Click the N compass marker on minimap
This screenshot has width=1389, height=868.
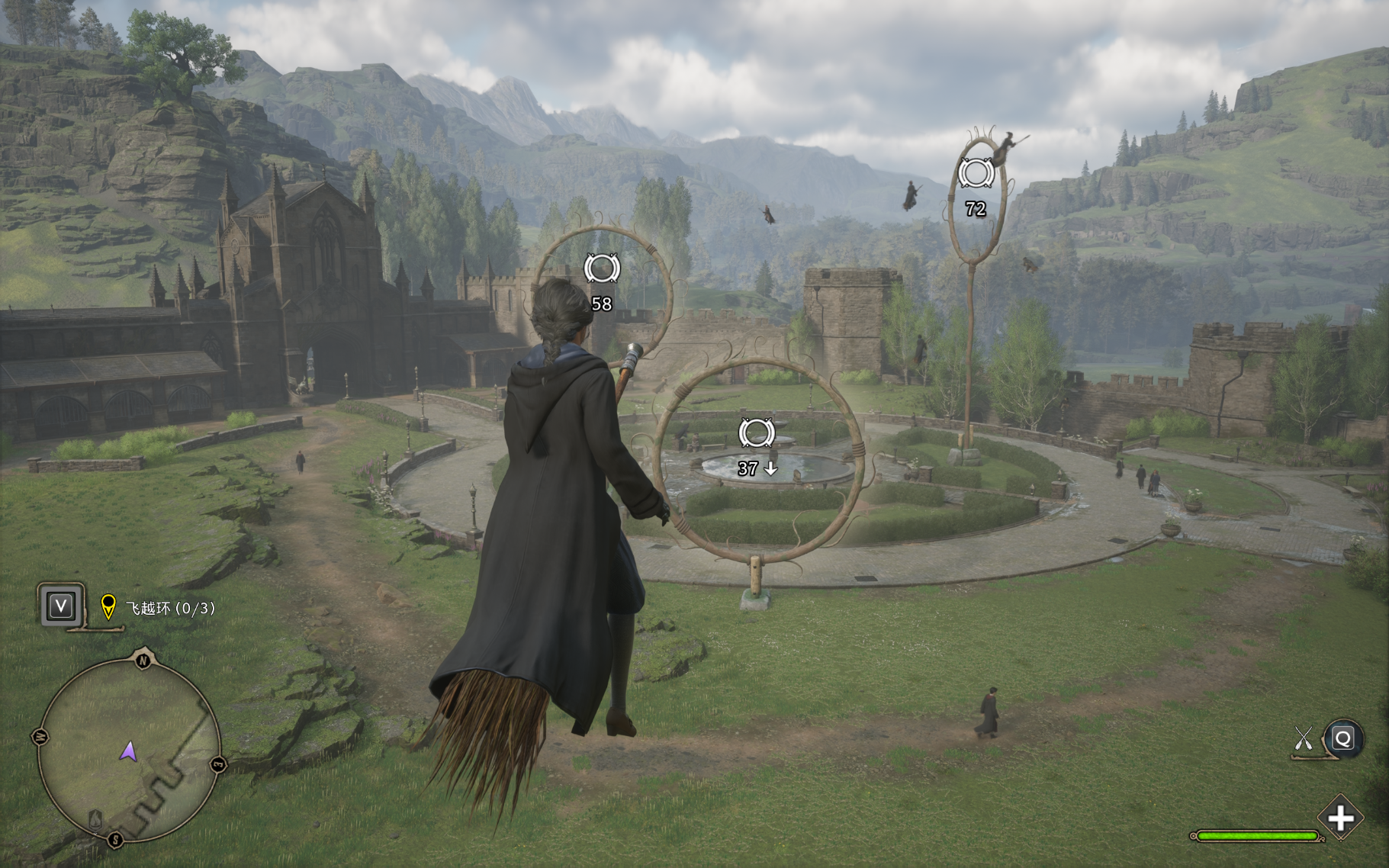(143, 660)
